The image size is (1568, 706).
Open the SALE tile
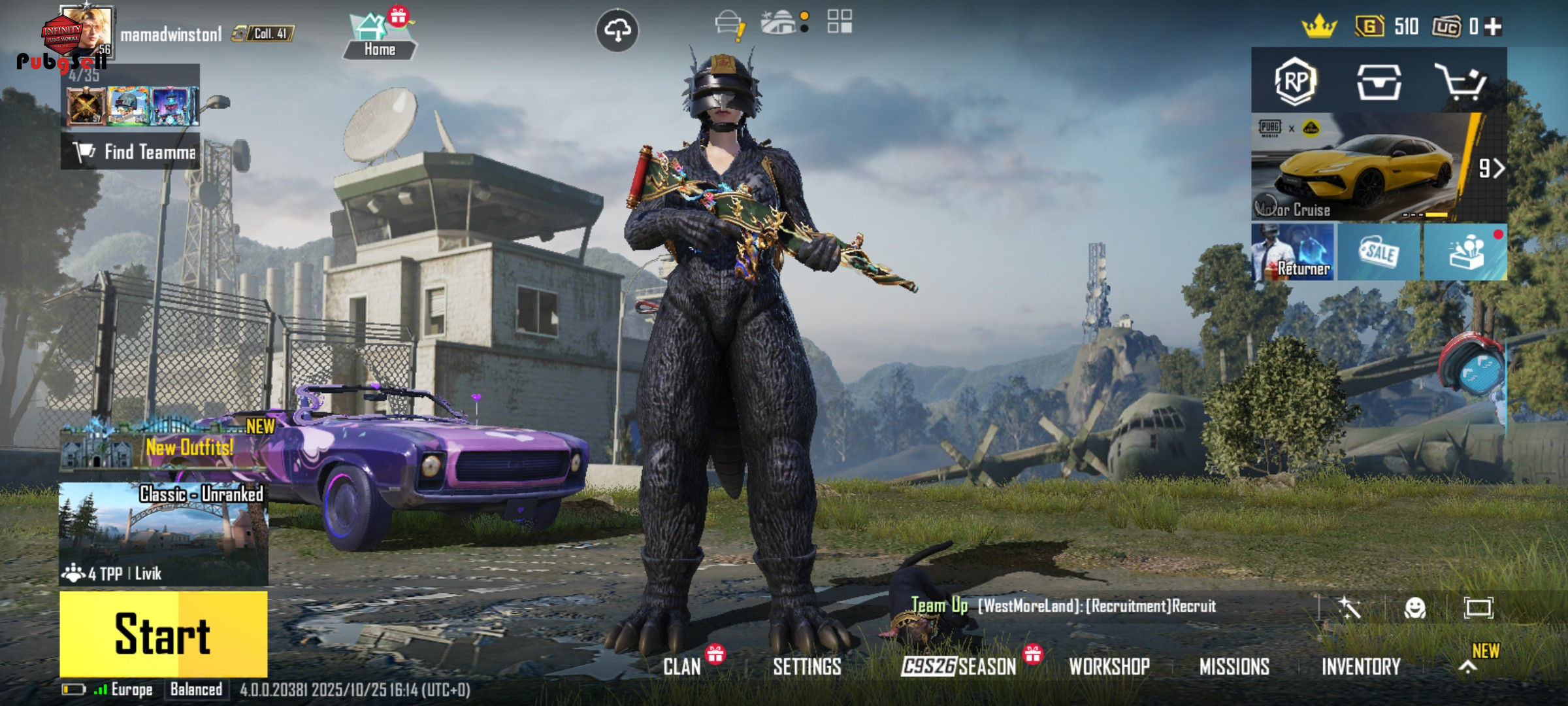1379,252
